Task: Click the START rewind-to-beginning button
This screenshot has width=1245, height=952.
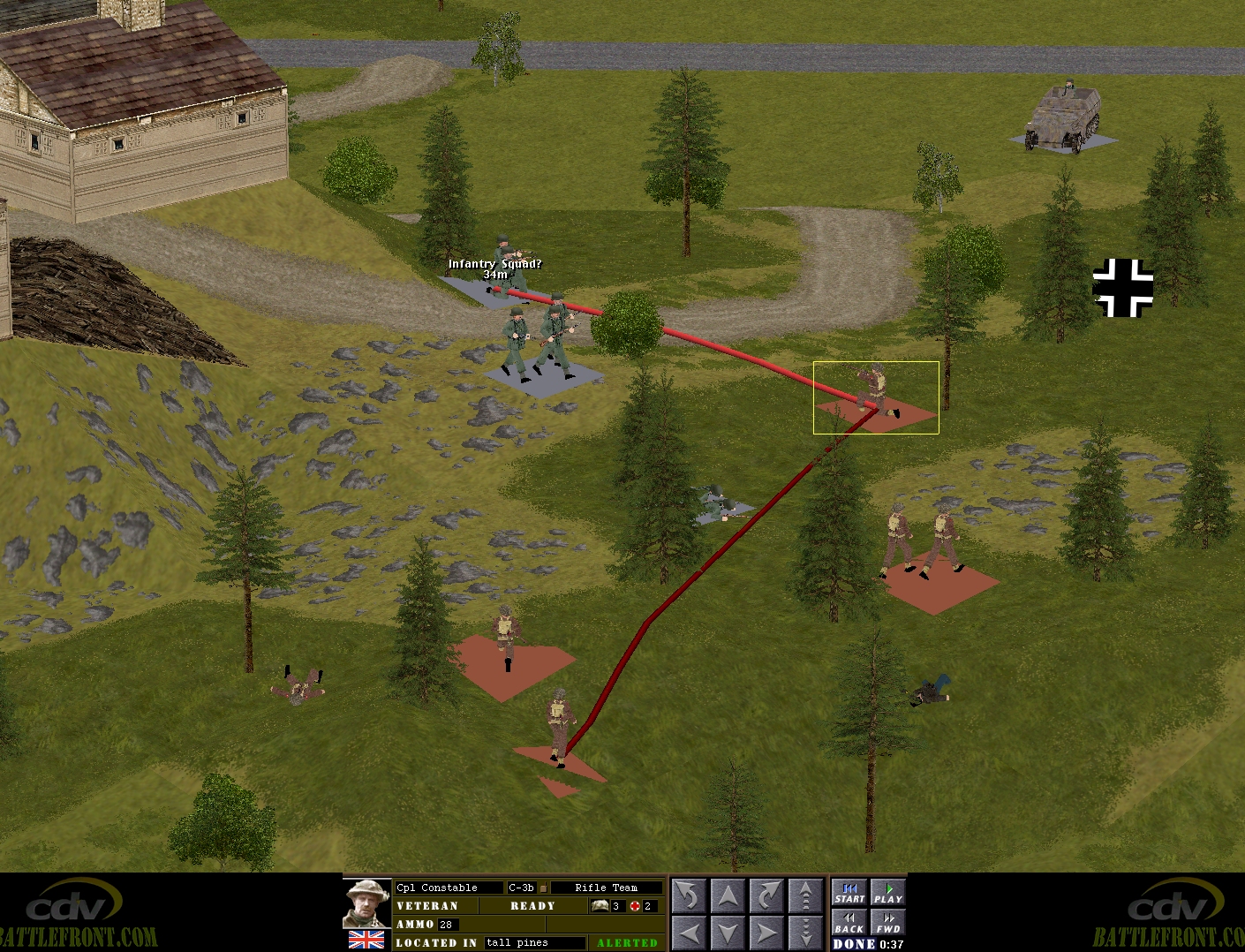Action: click(x=849, y=893)
